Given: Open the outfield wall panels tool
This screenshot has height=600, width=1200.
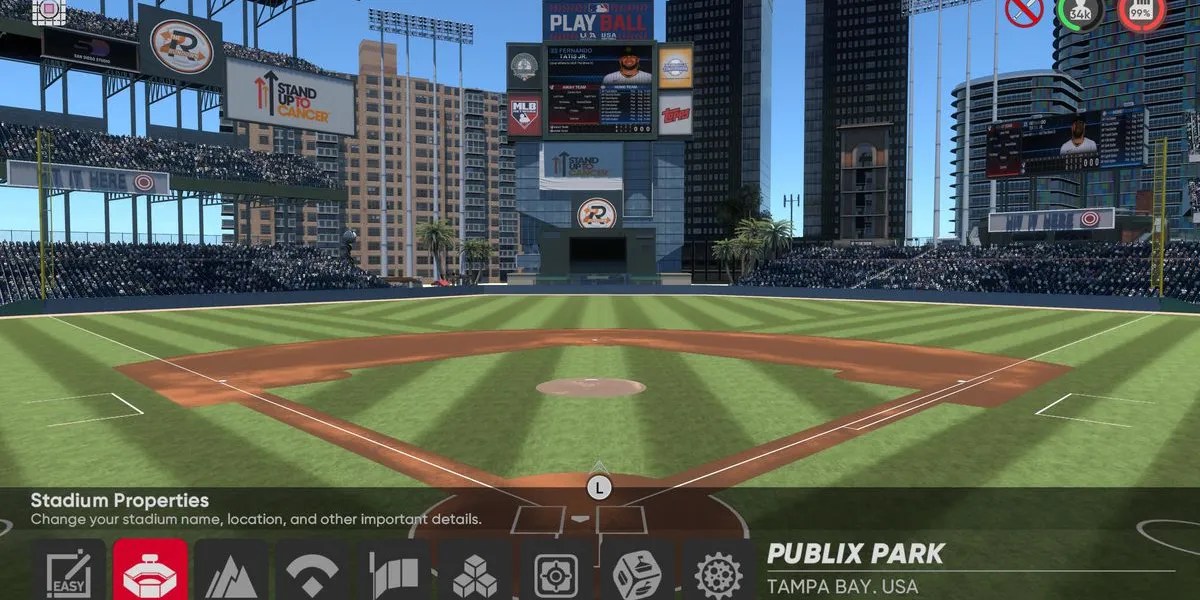Looking at the screenshot, I should pyautogui.click(x=394, y=574).
